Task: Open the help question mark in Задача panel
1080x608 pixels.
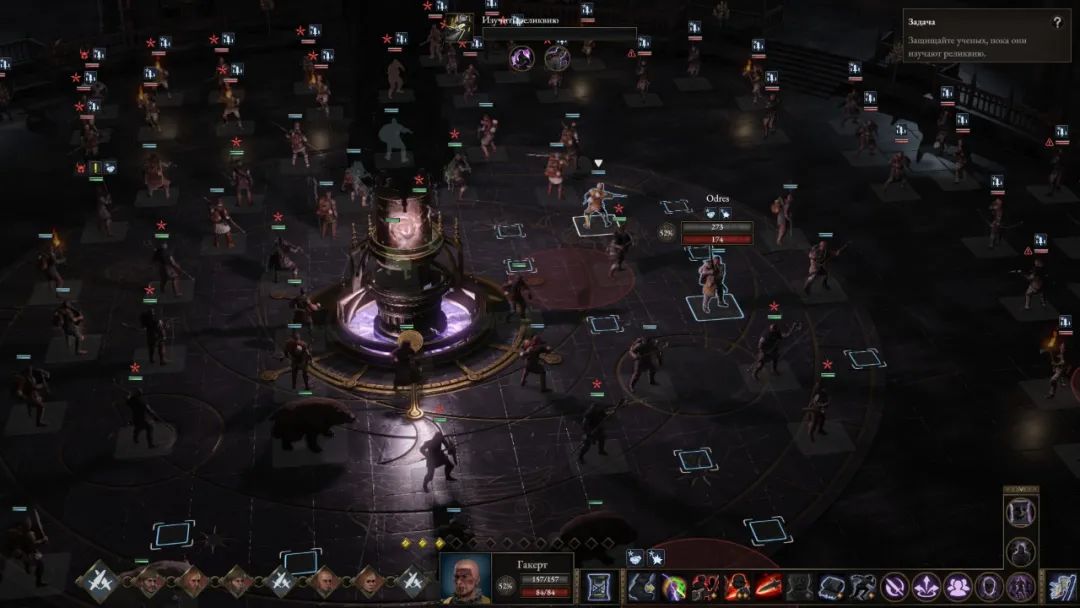Action: 1057,22
